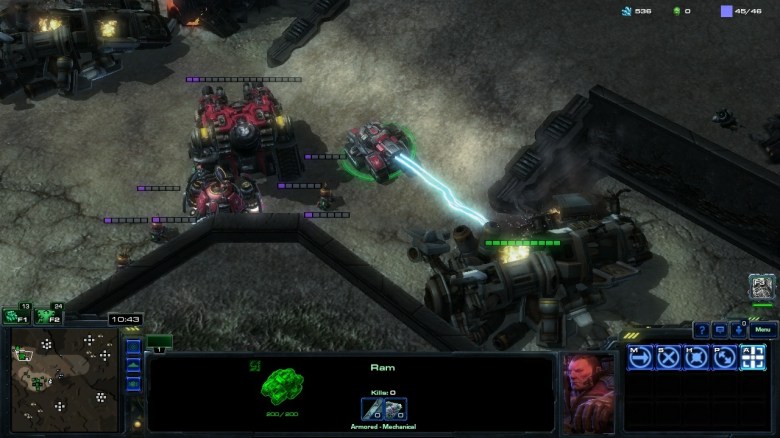Click the minimap to move the camera
780x438 pixels.
[66, 380]
